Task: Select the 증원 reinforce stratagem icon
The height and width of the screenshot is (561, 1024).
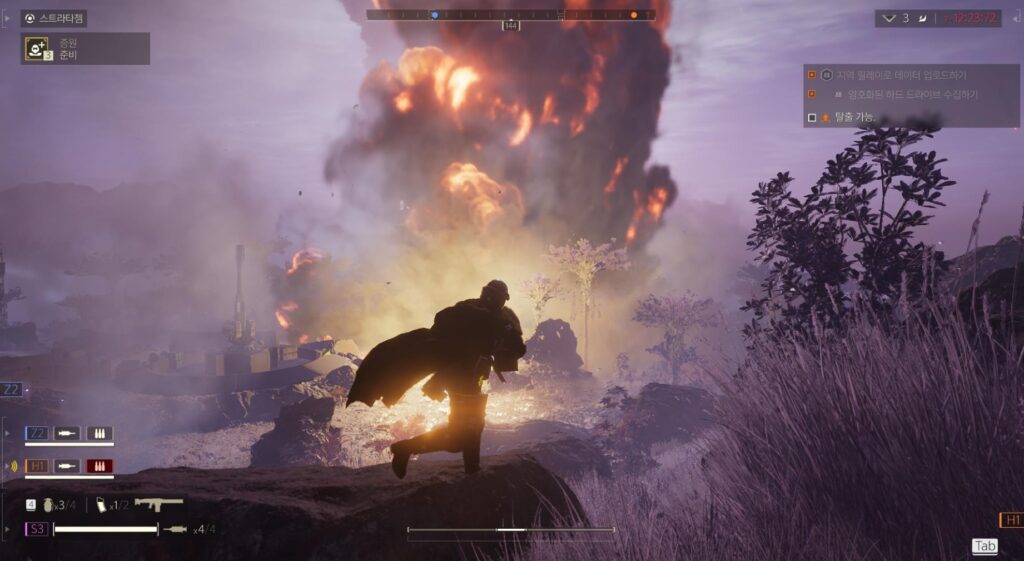Action: pos(36,48)
